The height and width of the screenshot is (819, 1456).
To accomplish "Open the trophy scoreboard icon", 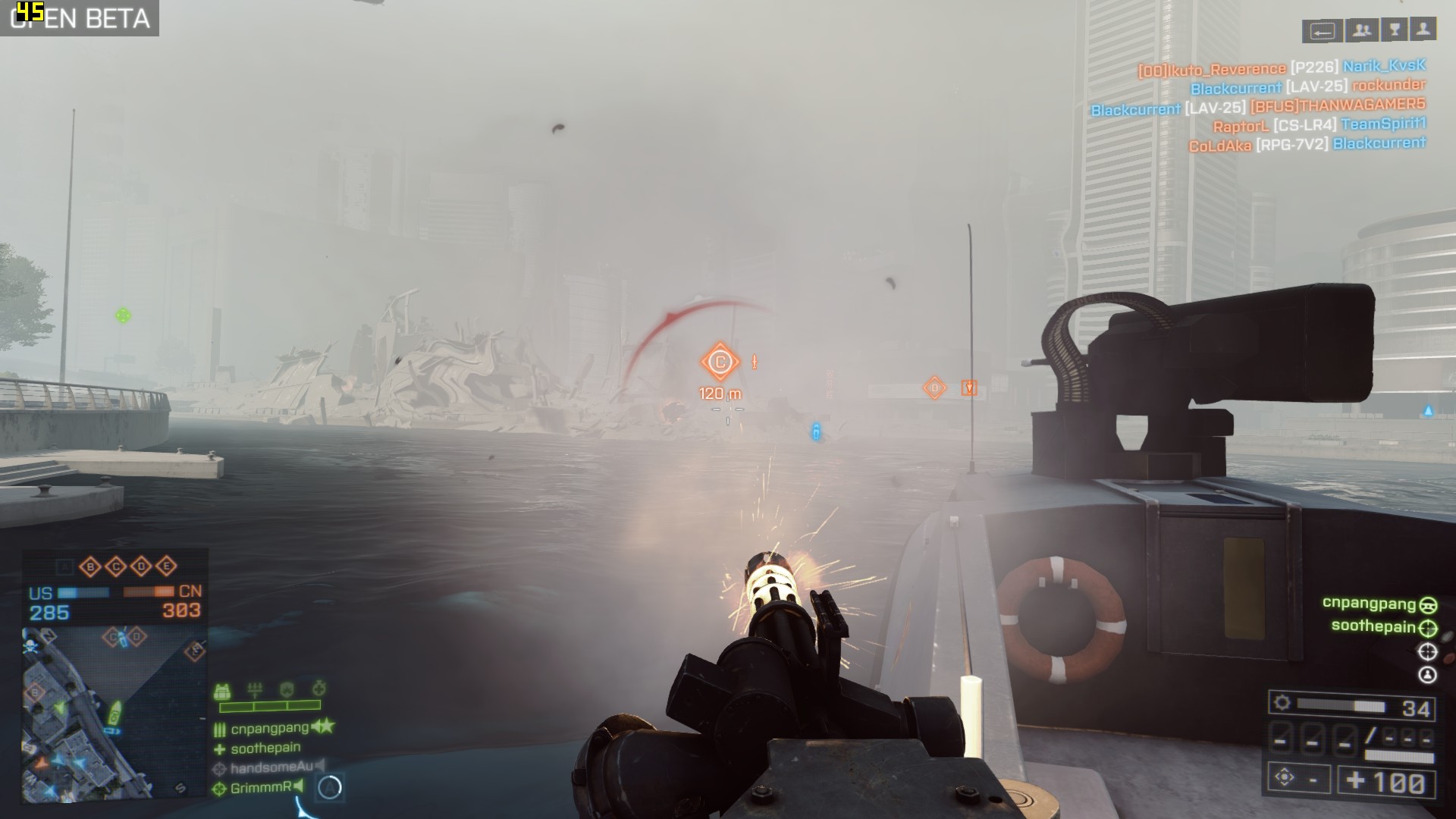I will 1394,30.
